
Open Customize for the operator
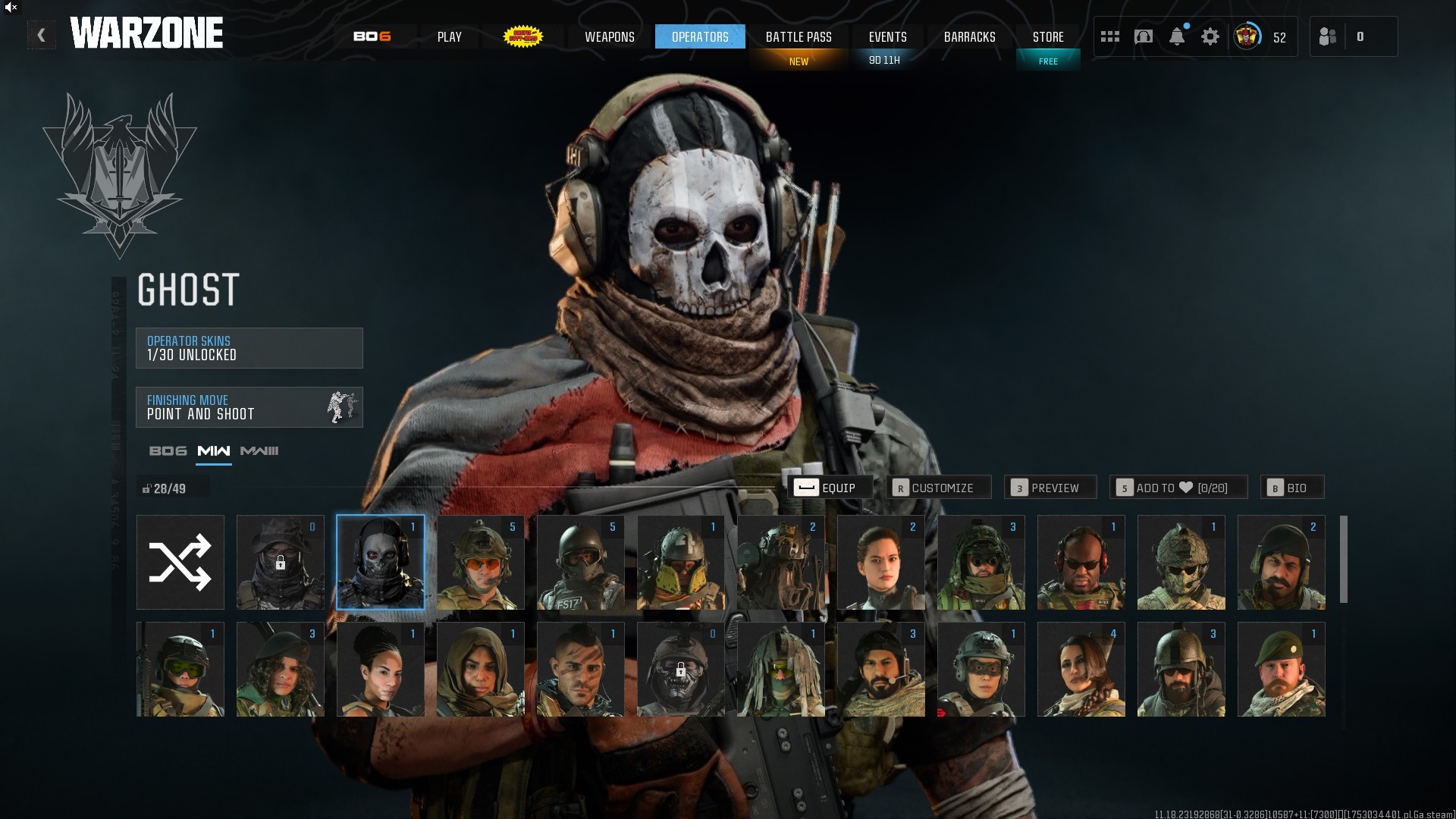pyautogui.click(x=939, y=488)
